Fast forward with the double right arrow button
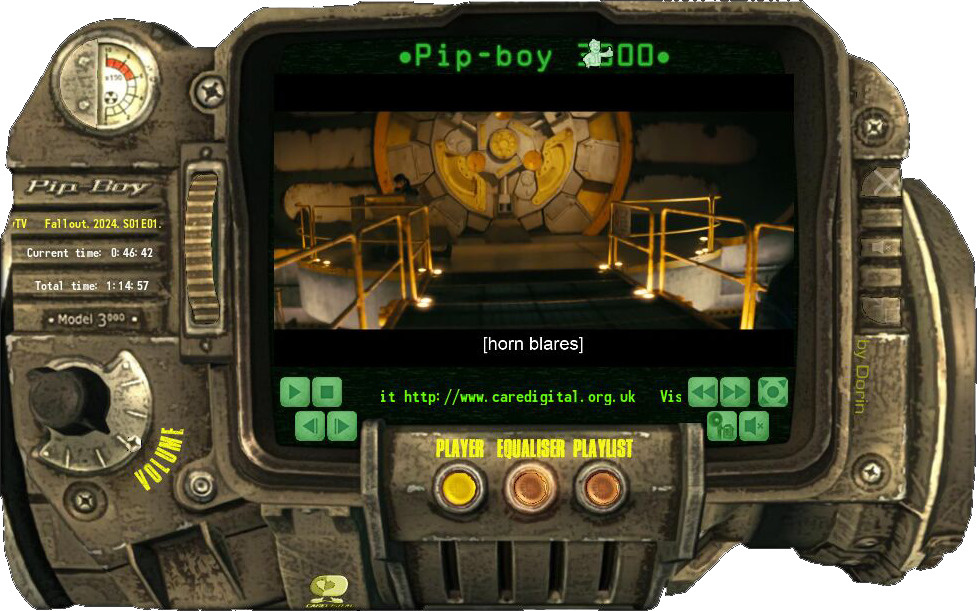Viewport: 977px width, 611px height. [x=735, y=391]
